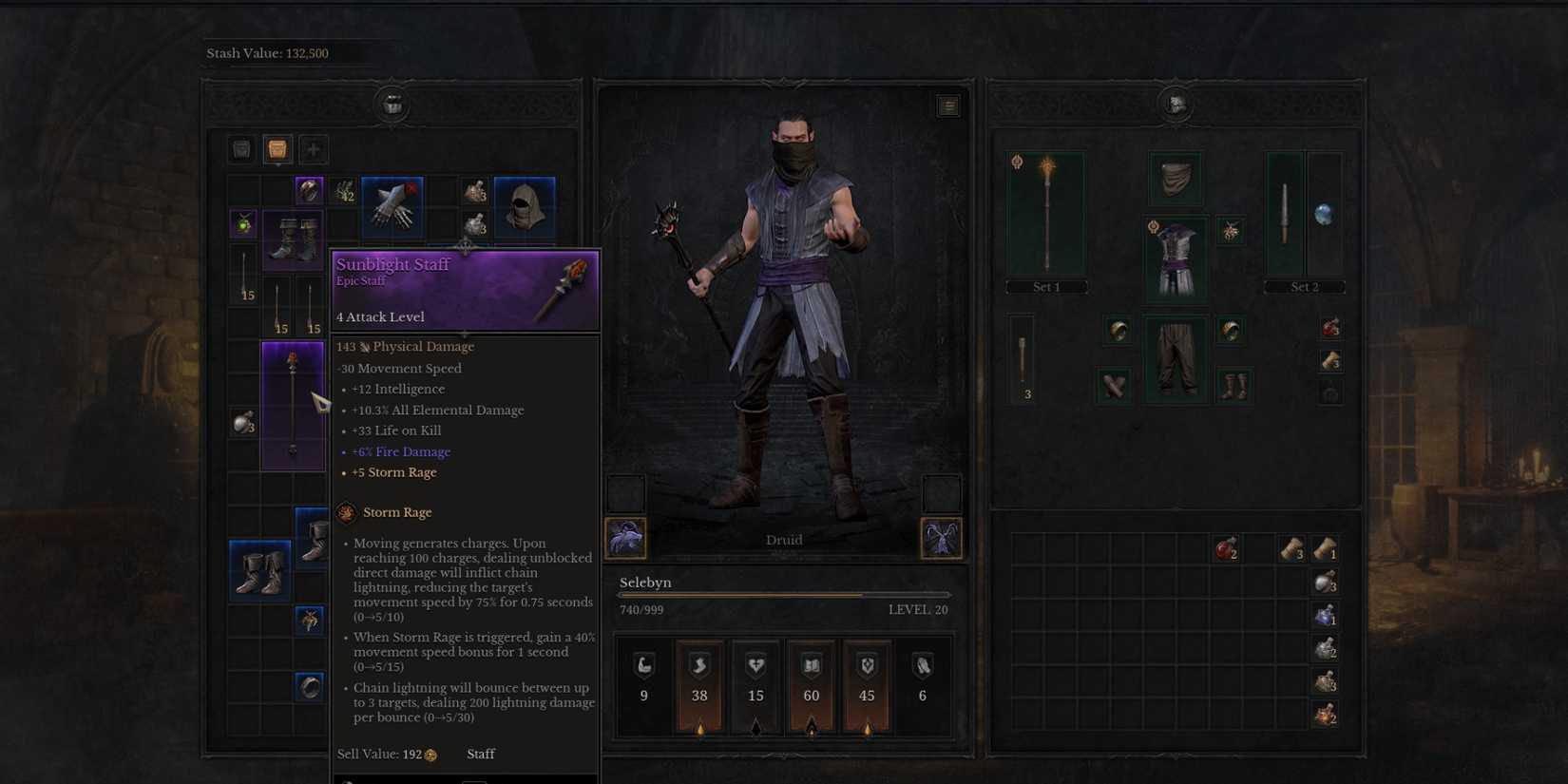Switch to the grey chest stash tab

(240, 149)
